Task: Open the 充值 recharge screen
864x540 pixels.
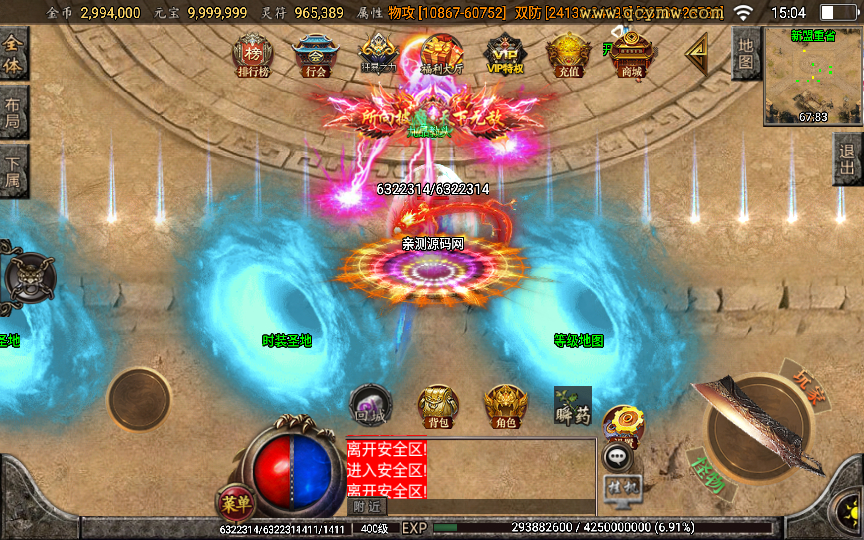Action: [568, 55]
